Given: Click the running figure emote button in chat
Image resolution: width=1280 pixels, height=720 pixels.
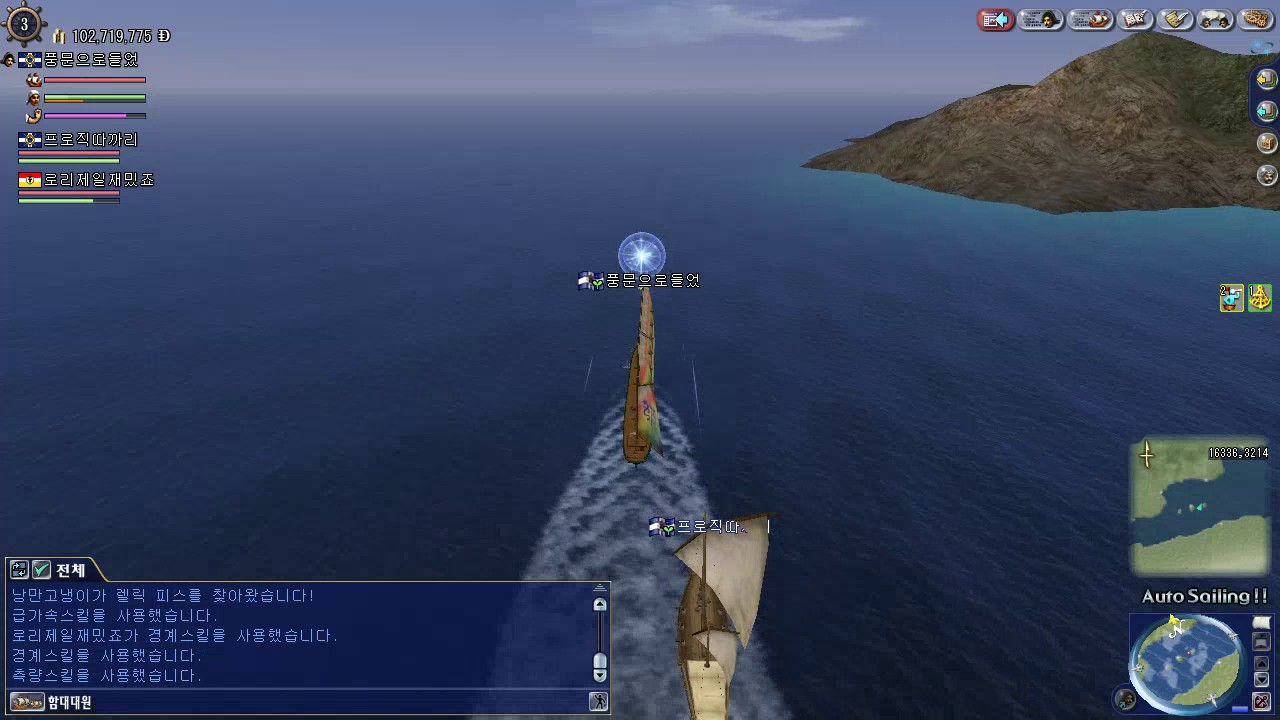Looking at the screenshot, I should click(x=598, y=702).
